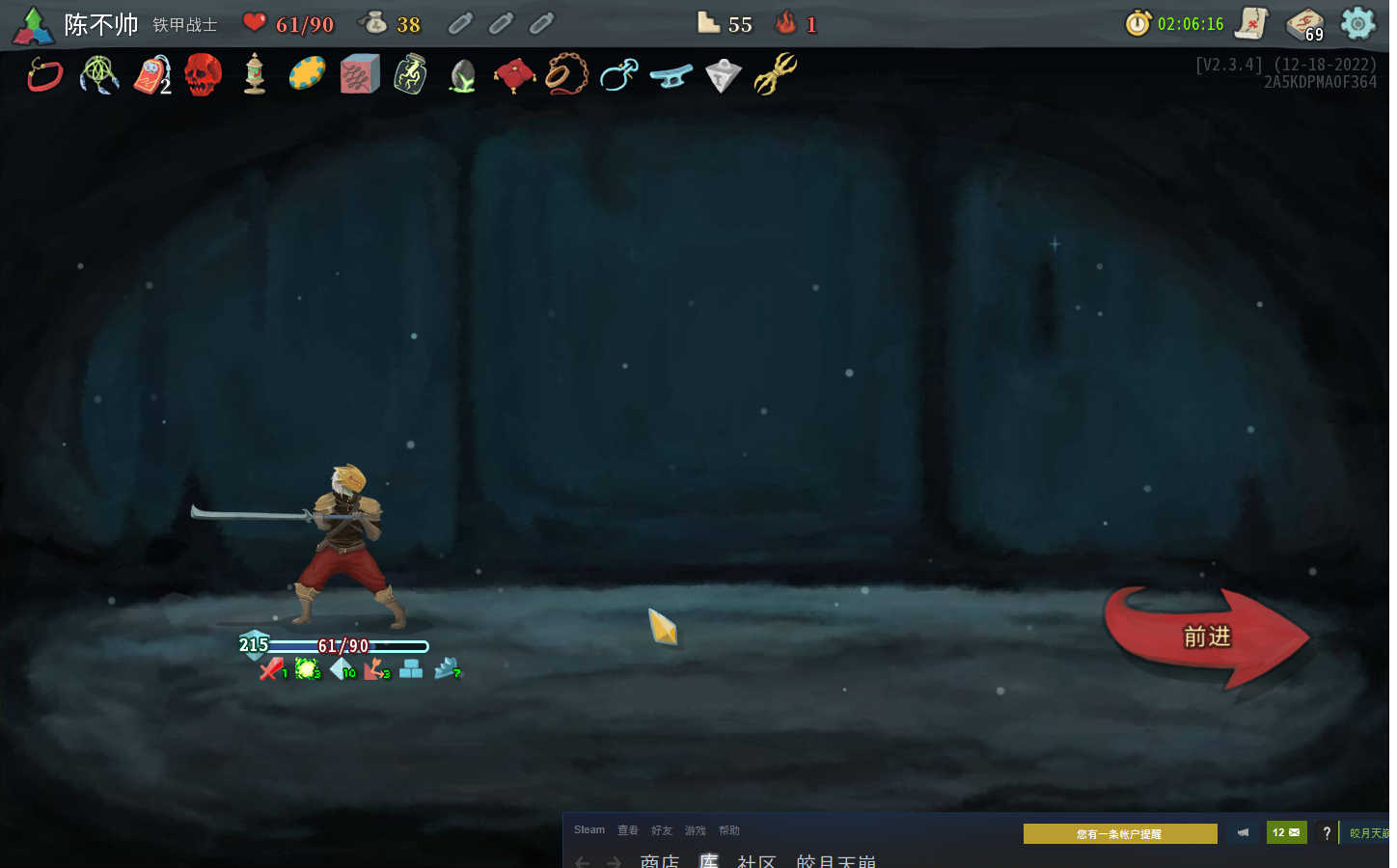View the deck of 69 cards

coord(1304,24)
